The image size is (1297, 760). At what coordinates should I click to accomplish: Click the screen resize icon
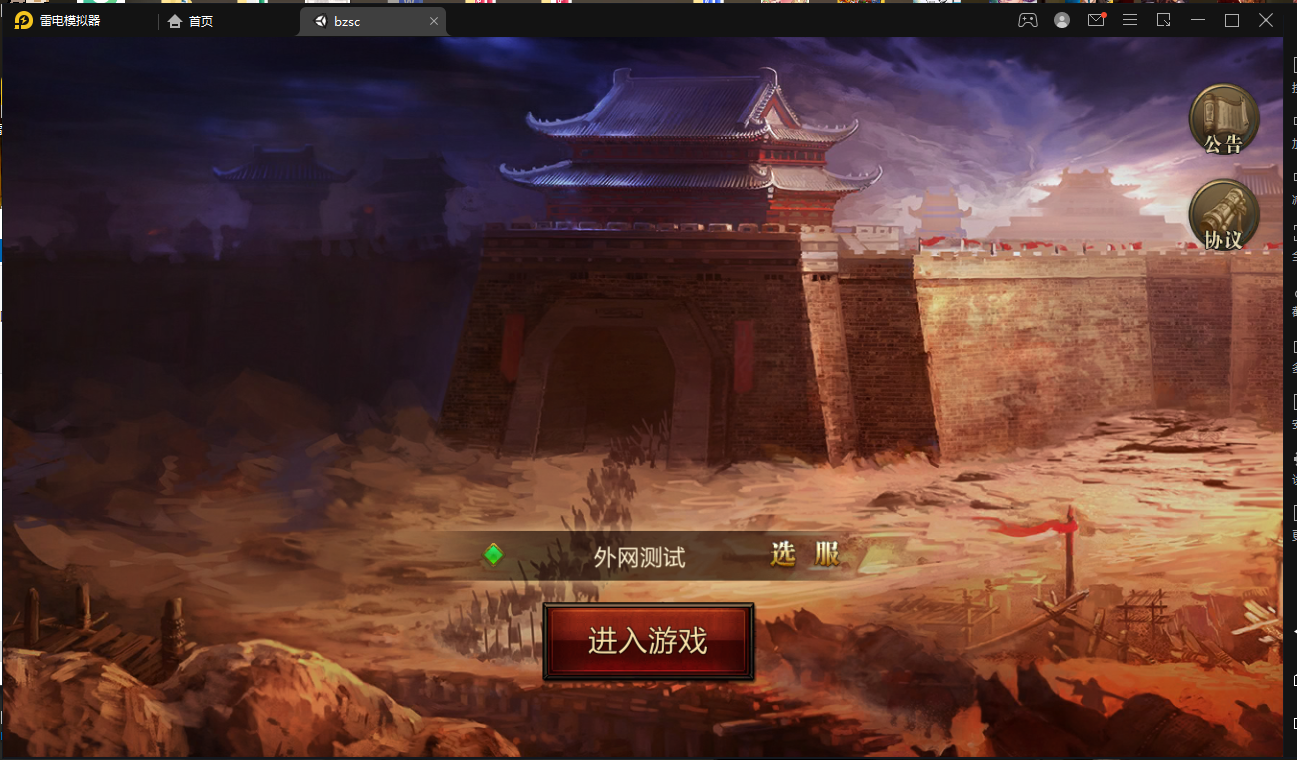tap(1163, 19)
